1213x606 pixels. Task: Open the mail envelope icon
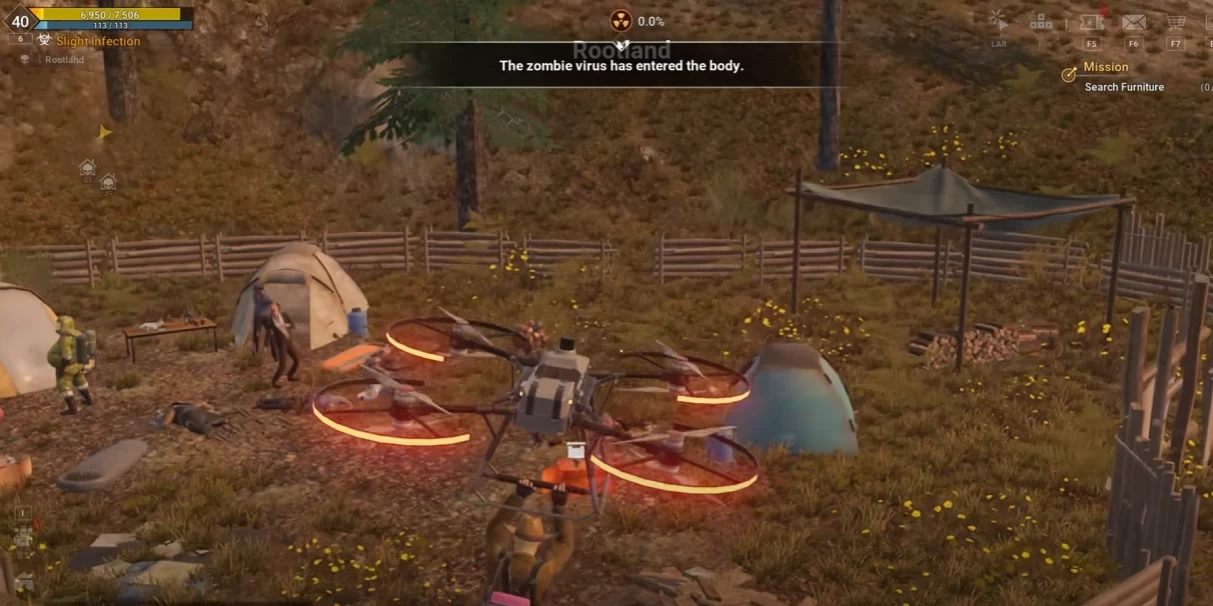click(1133, 22)
